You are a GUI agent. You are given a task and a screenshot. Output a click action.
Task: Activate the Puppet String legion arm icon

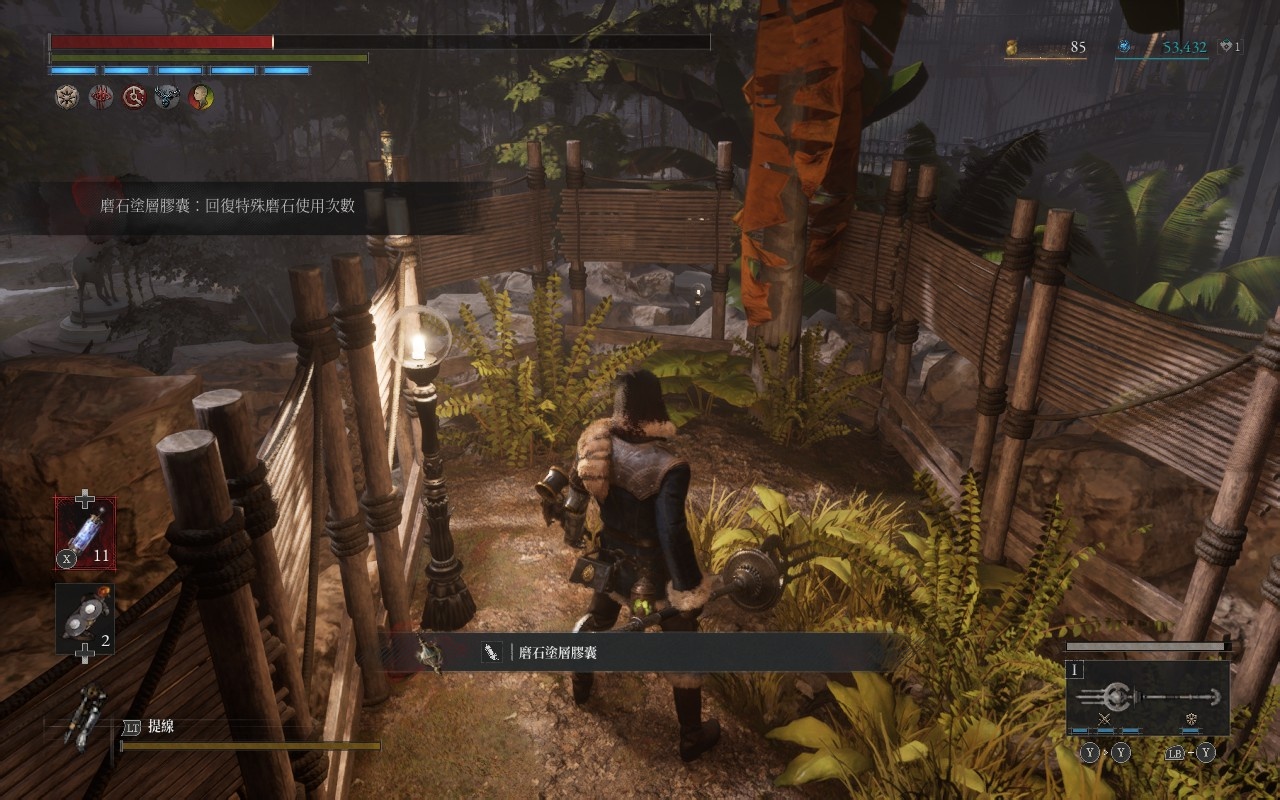pos(84,716)
